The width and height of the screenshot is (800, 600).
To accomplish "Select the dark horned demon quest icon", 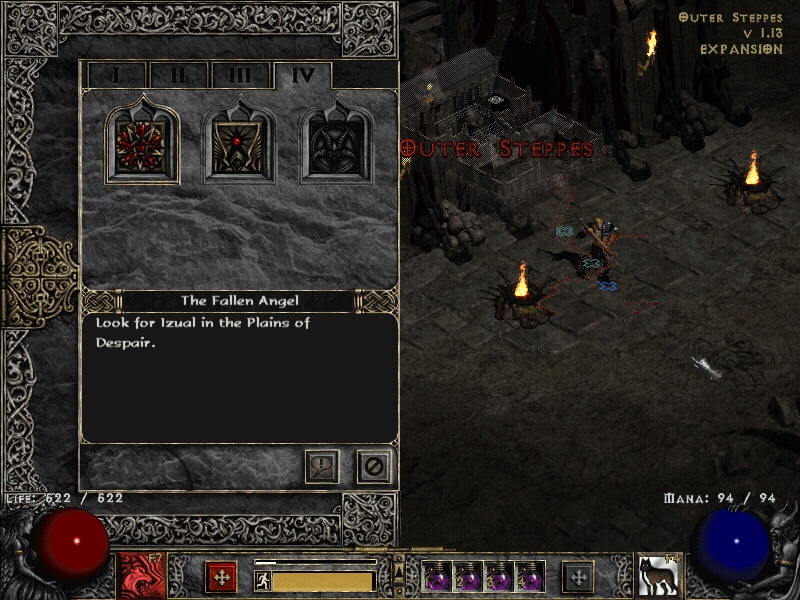I will click(x=337, y=145).
